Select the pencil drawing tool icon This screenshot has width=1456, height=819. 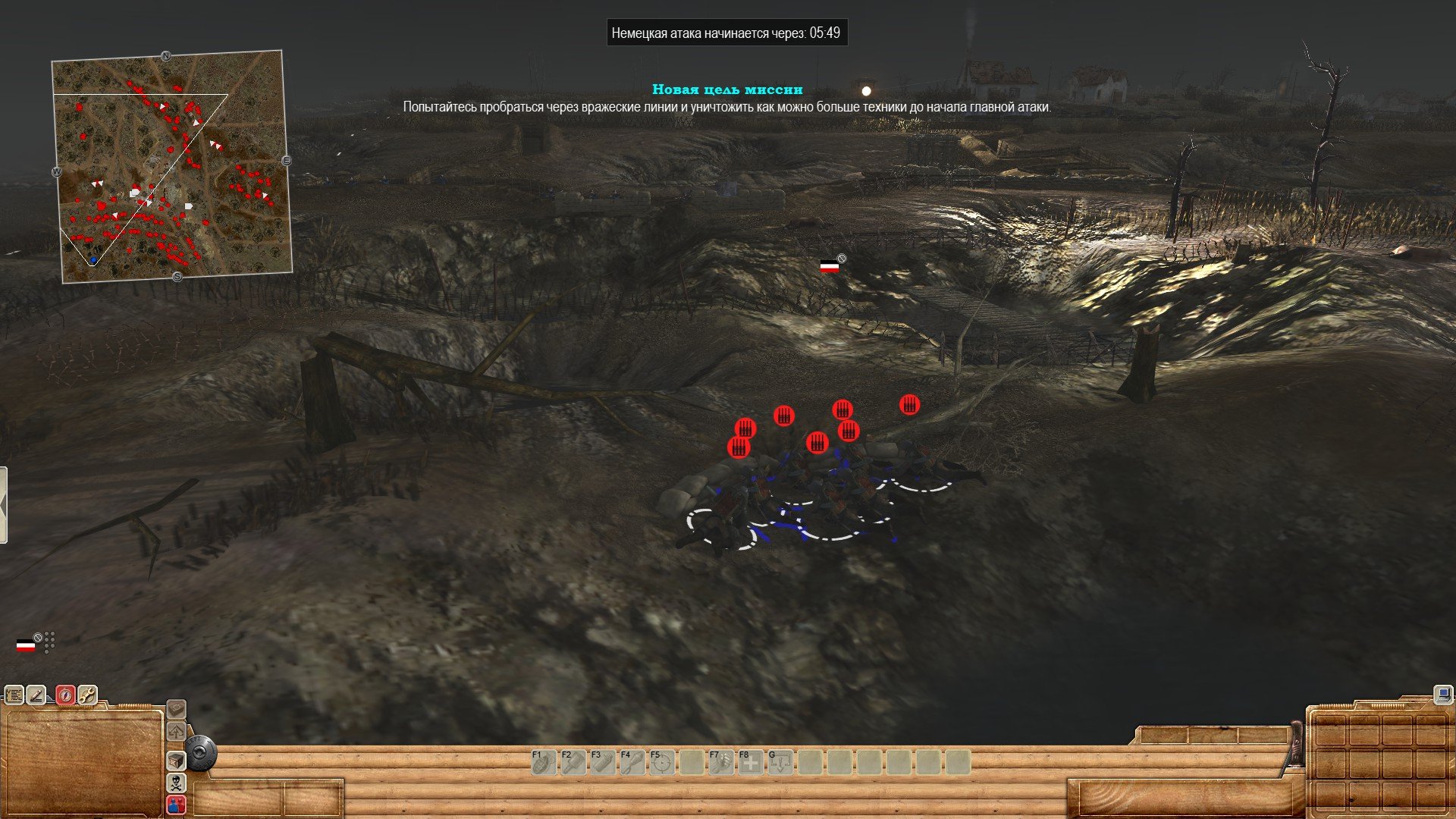(36, 695)
